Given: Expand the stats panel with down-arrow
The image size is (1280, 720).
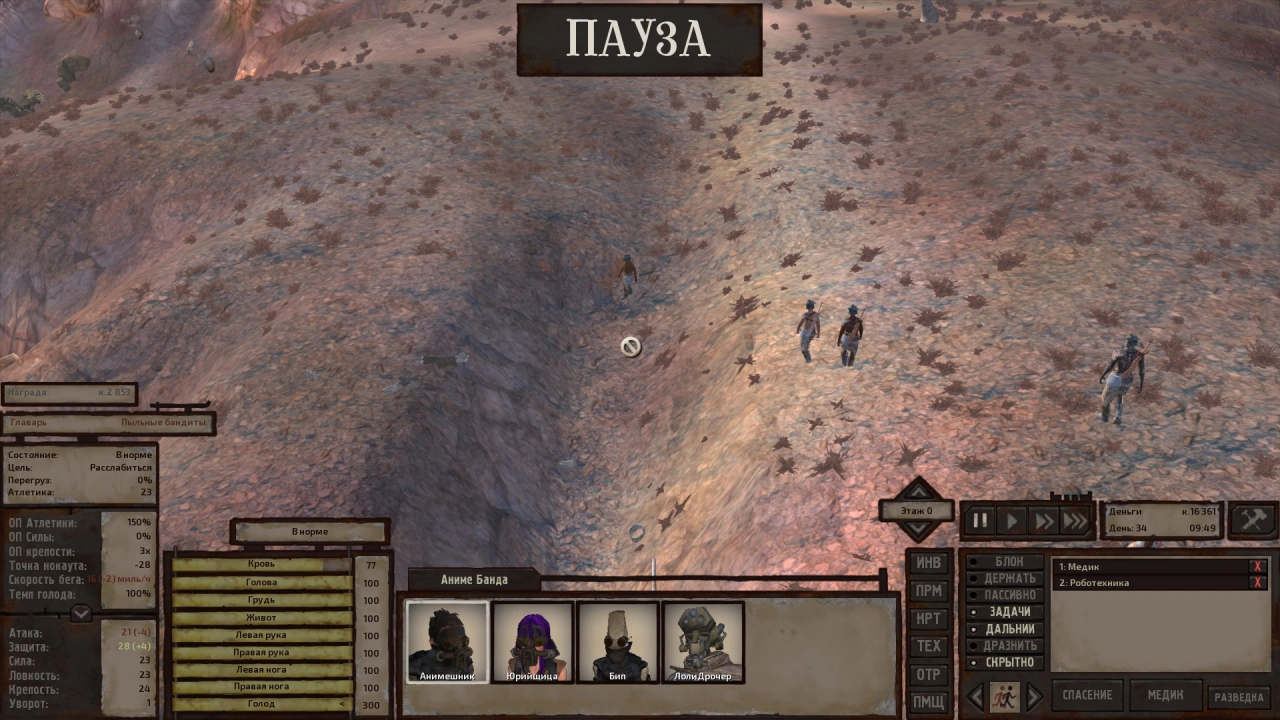Looking at the screenshot, I should pyautogui.click(x=81, y=613).
